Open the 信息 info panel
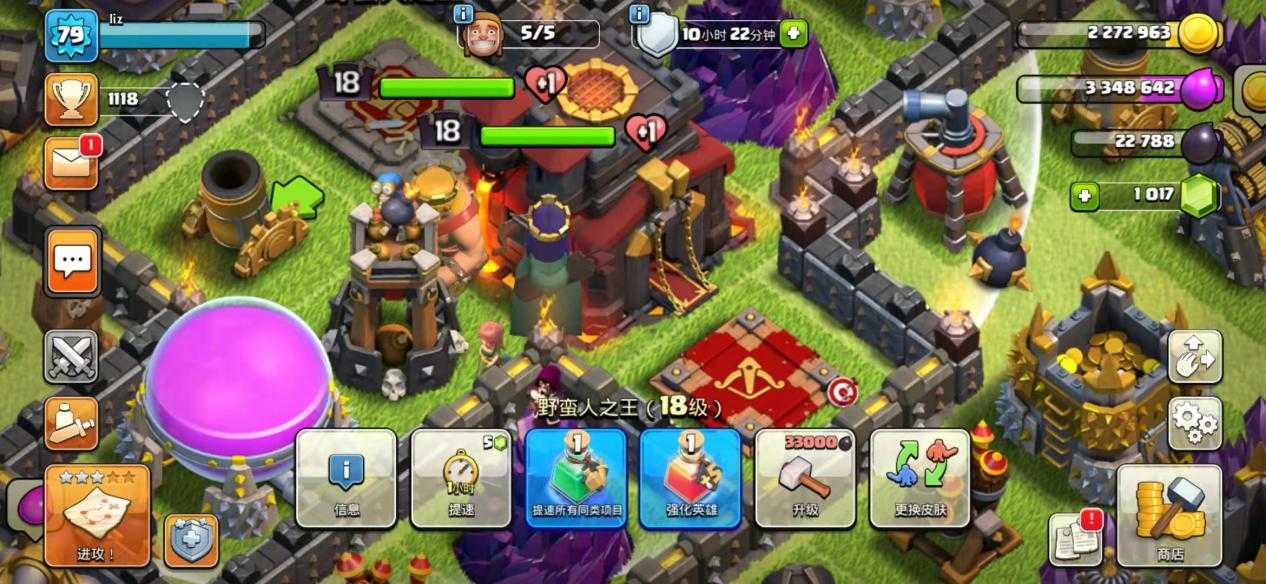The image size is (1266, 584). tap(346, 478)
